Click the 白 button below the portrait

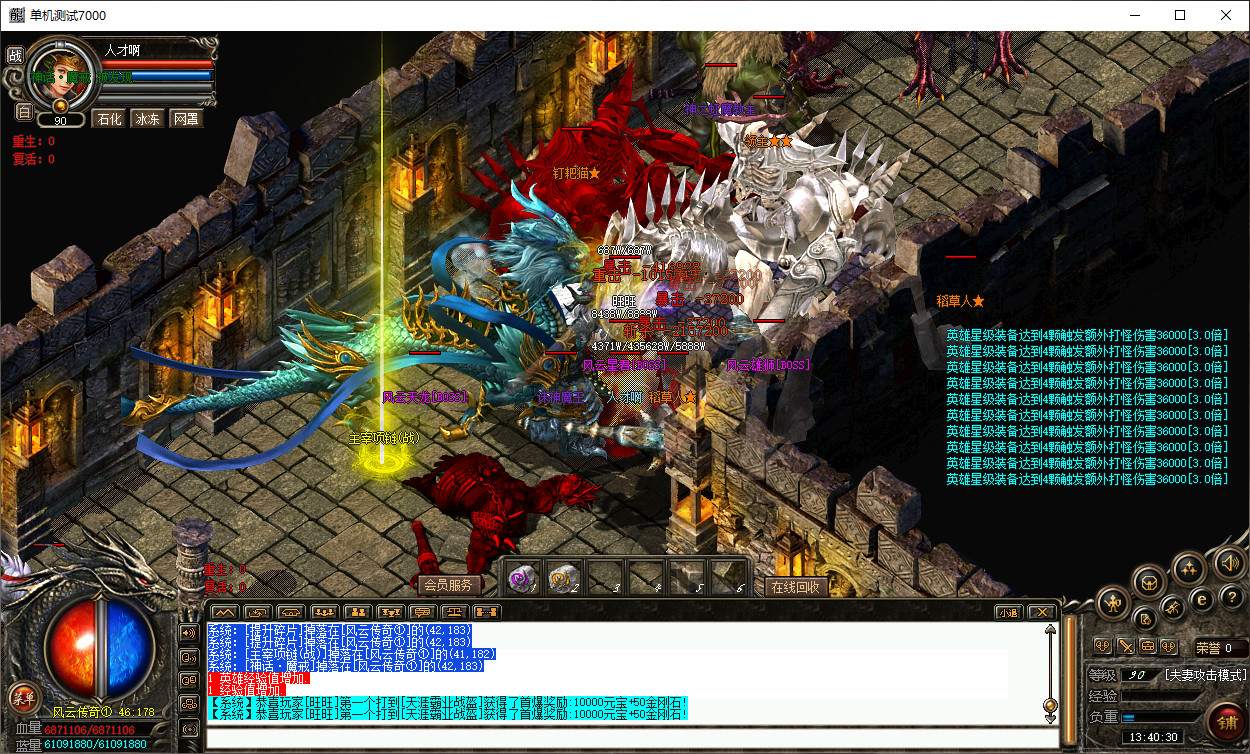(24, 111)
